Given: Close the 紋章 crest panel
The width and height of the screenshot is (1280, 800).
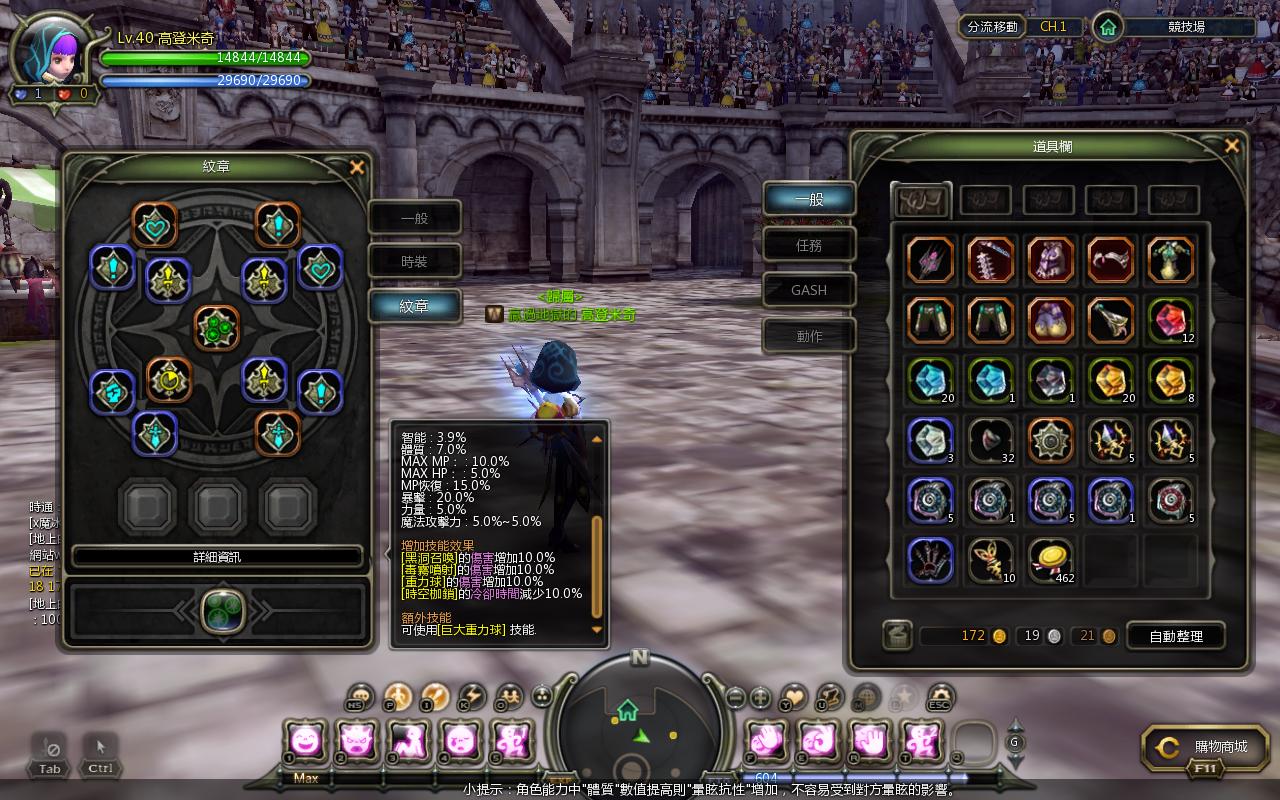Looking at the screenshot, I should click(x=357, y=167).
